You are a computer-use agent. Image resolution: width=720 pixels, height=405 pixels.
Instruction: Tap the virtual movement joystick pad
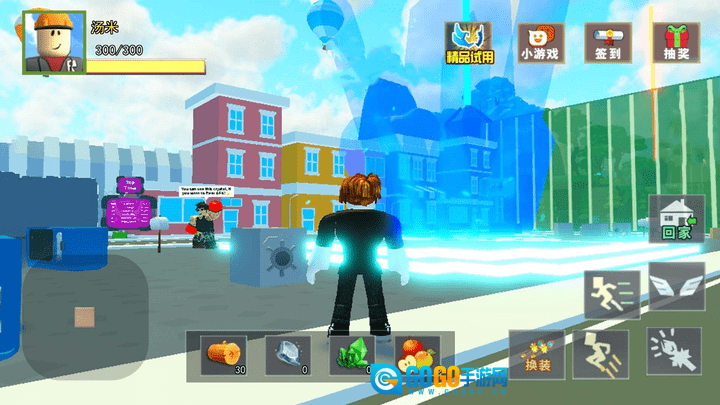pos(87,317)
